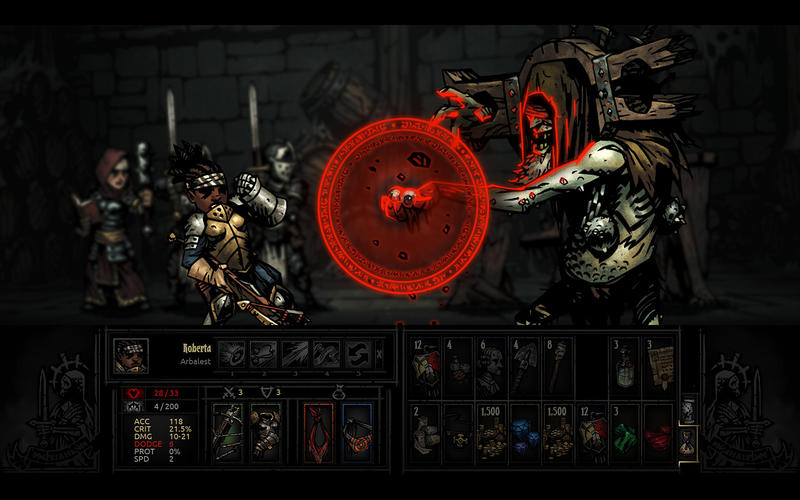Switch to the map tab

[x=686, y=409]
